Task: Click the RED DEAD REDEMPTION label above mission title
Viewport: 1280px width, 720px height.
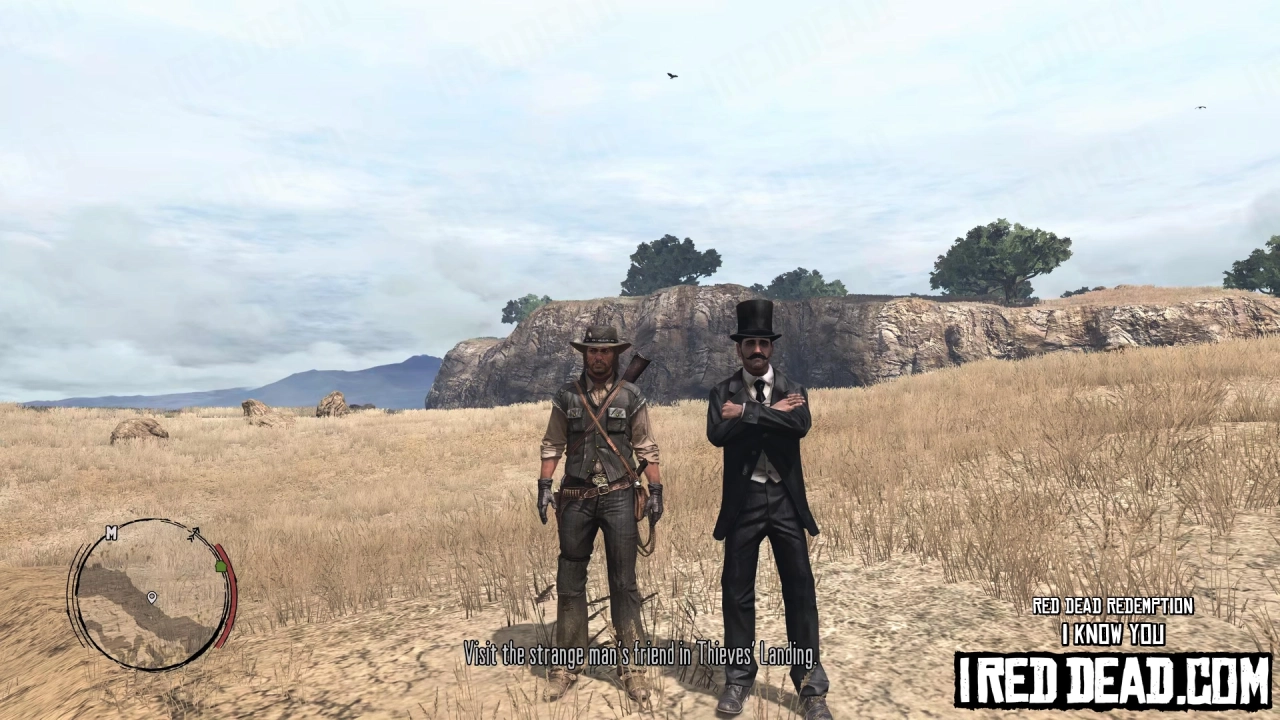Action: pos(1111,606)
